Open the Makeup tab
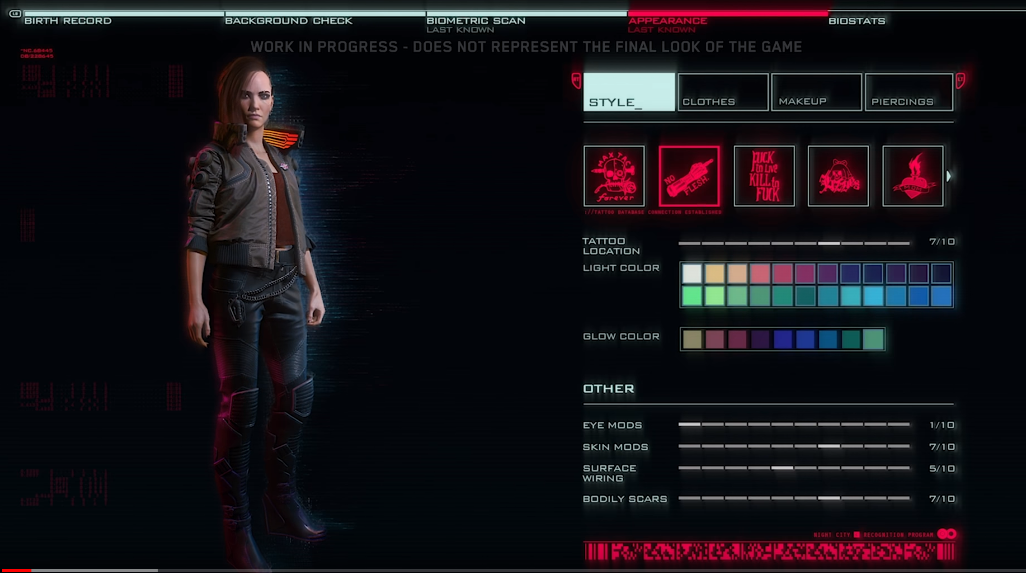This screenshot has height=573, width=1026. tap(816, 92)
